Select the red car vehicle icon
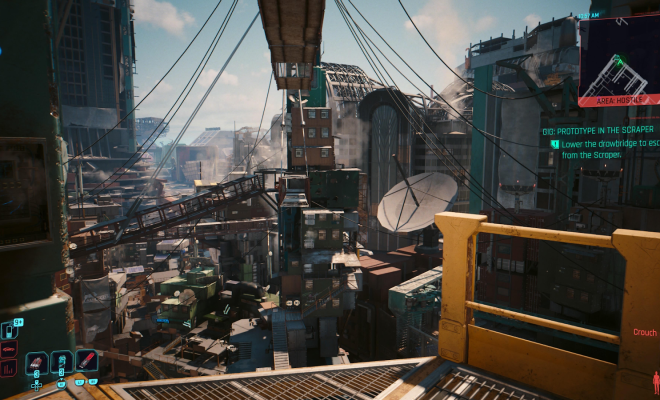 [9, 349]
